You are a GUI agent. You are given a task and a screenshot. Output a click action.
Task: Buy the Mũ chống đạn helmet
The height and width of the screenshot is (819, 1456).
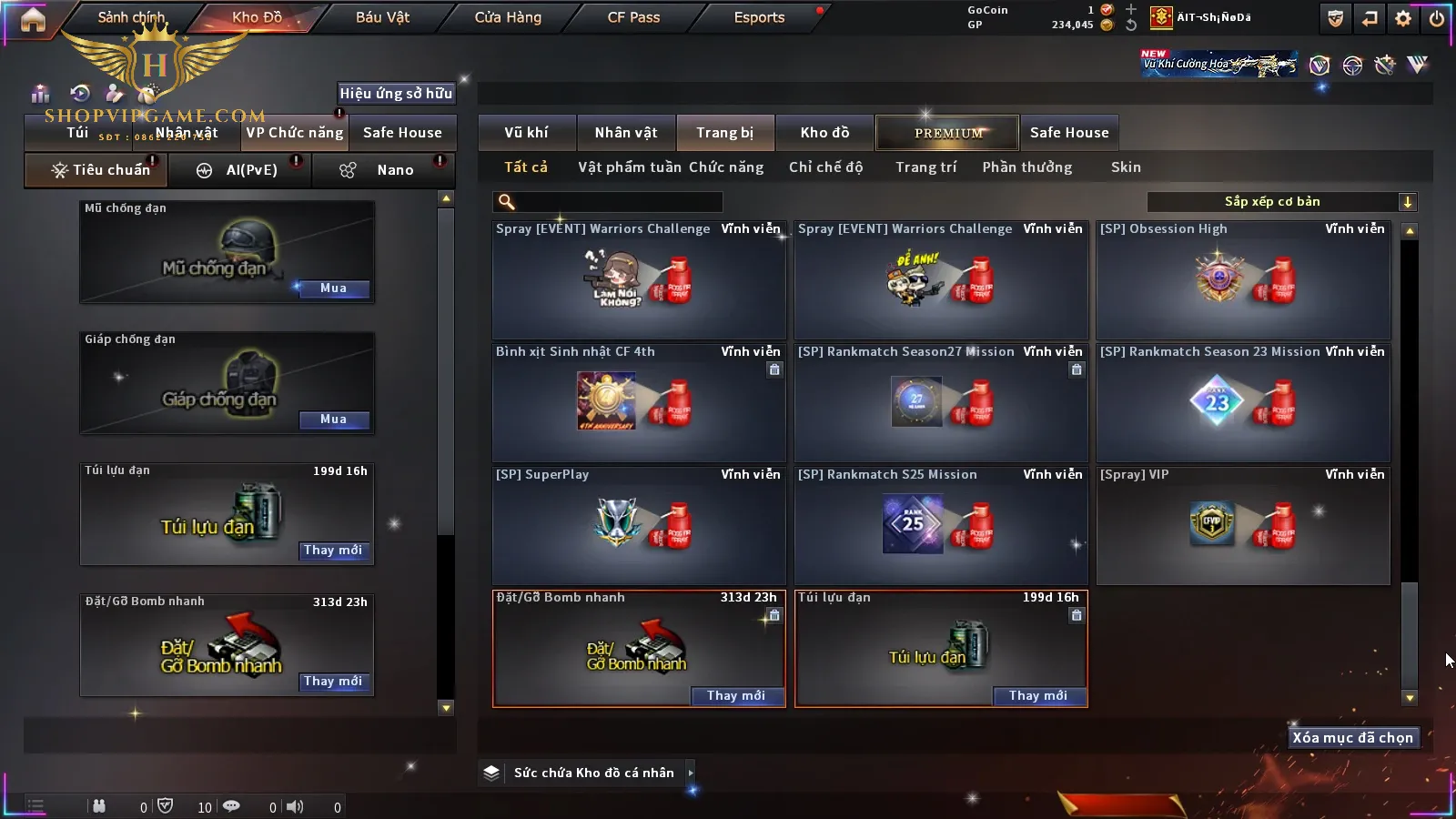tap(333, 288)
